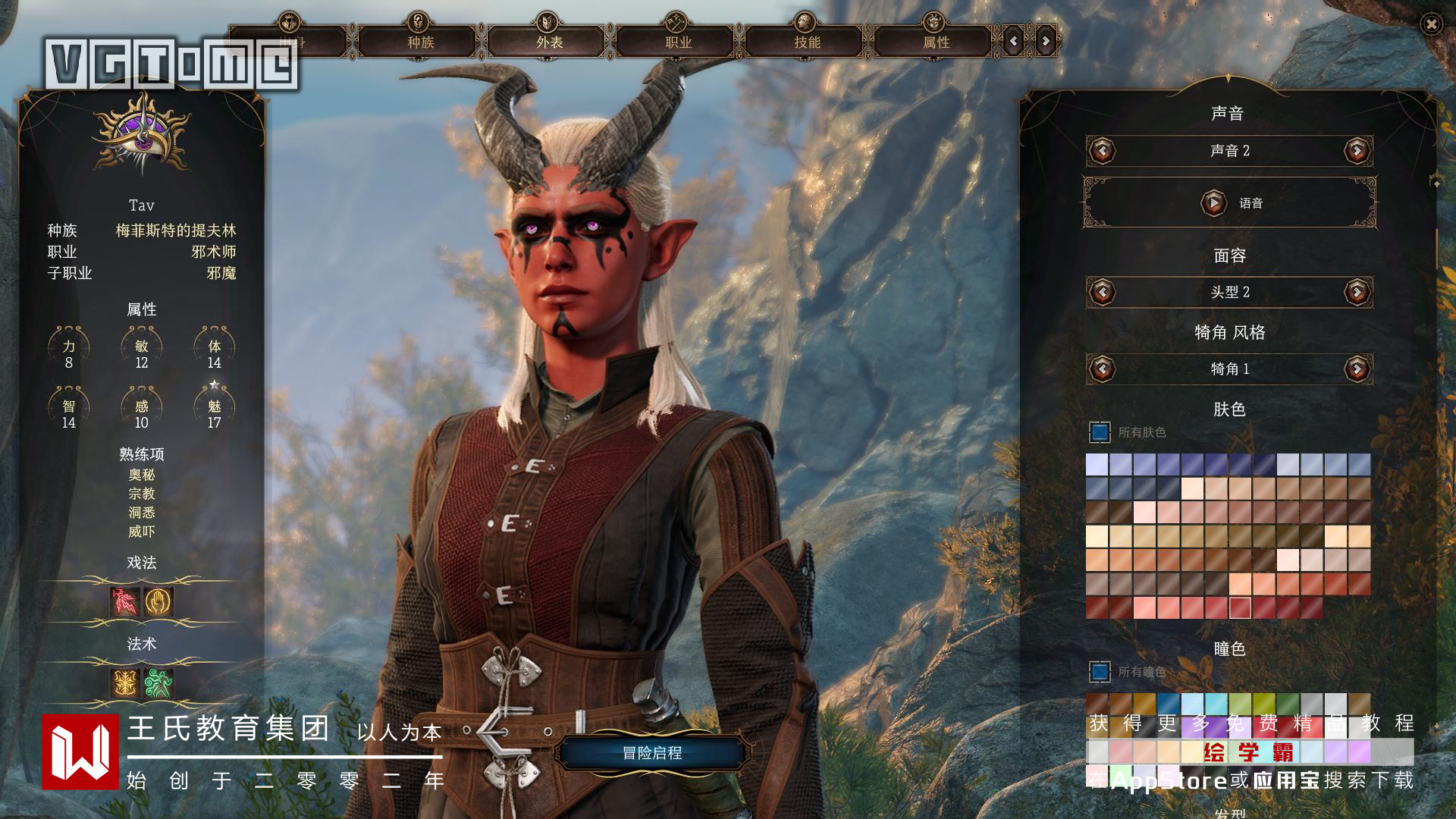Select the next 头型 face option
Viewport: 1456px width, 819px height.
click(x=1357, y=292)
